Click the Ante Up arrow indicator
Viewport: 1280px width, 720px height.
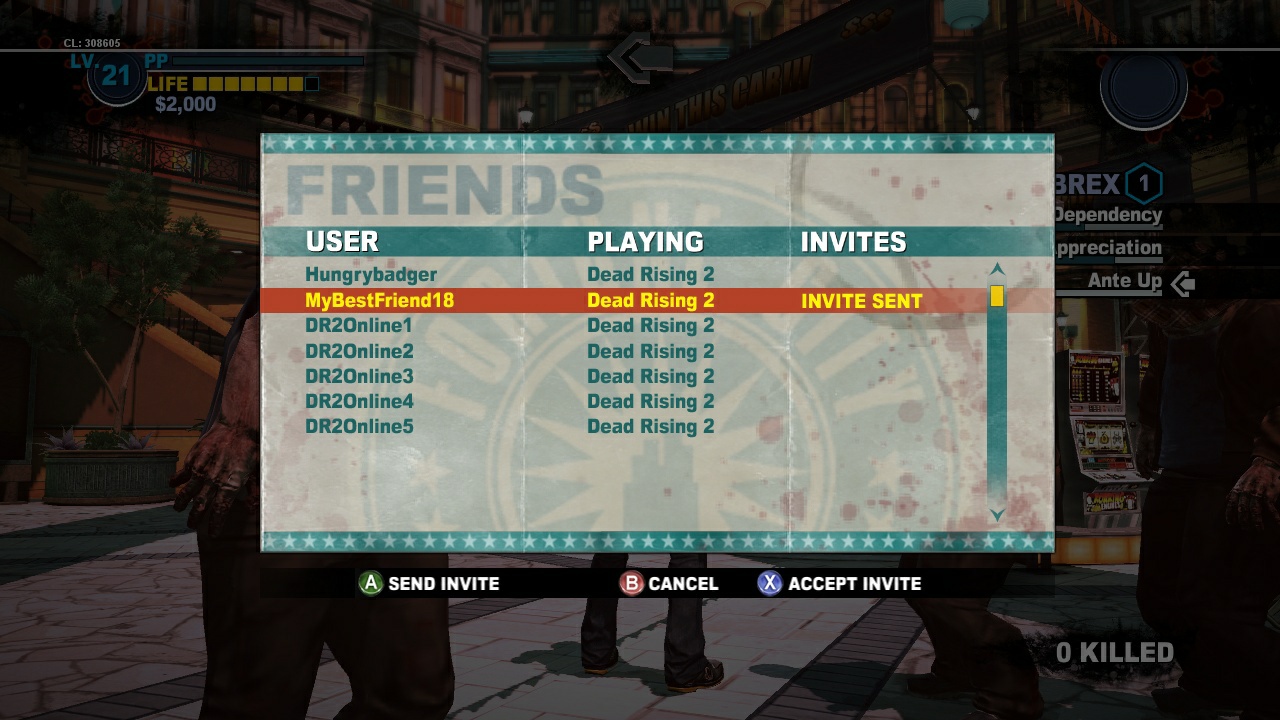point(1184,282)
